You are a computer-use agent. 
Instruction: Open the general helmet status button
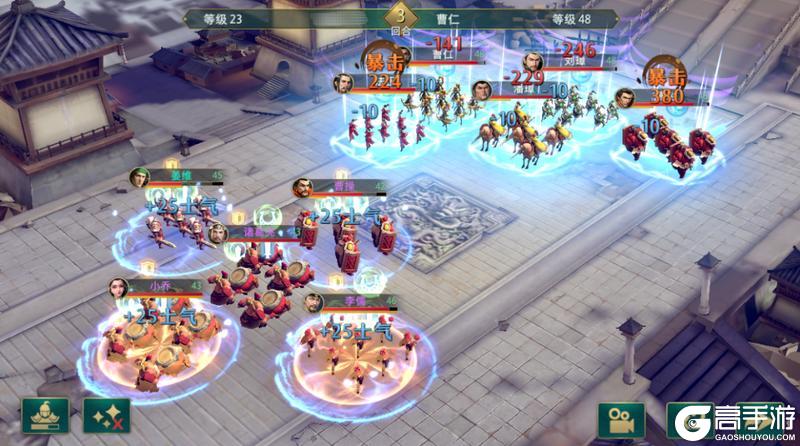point(45,417)
